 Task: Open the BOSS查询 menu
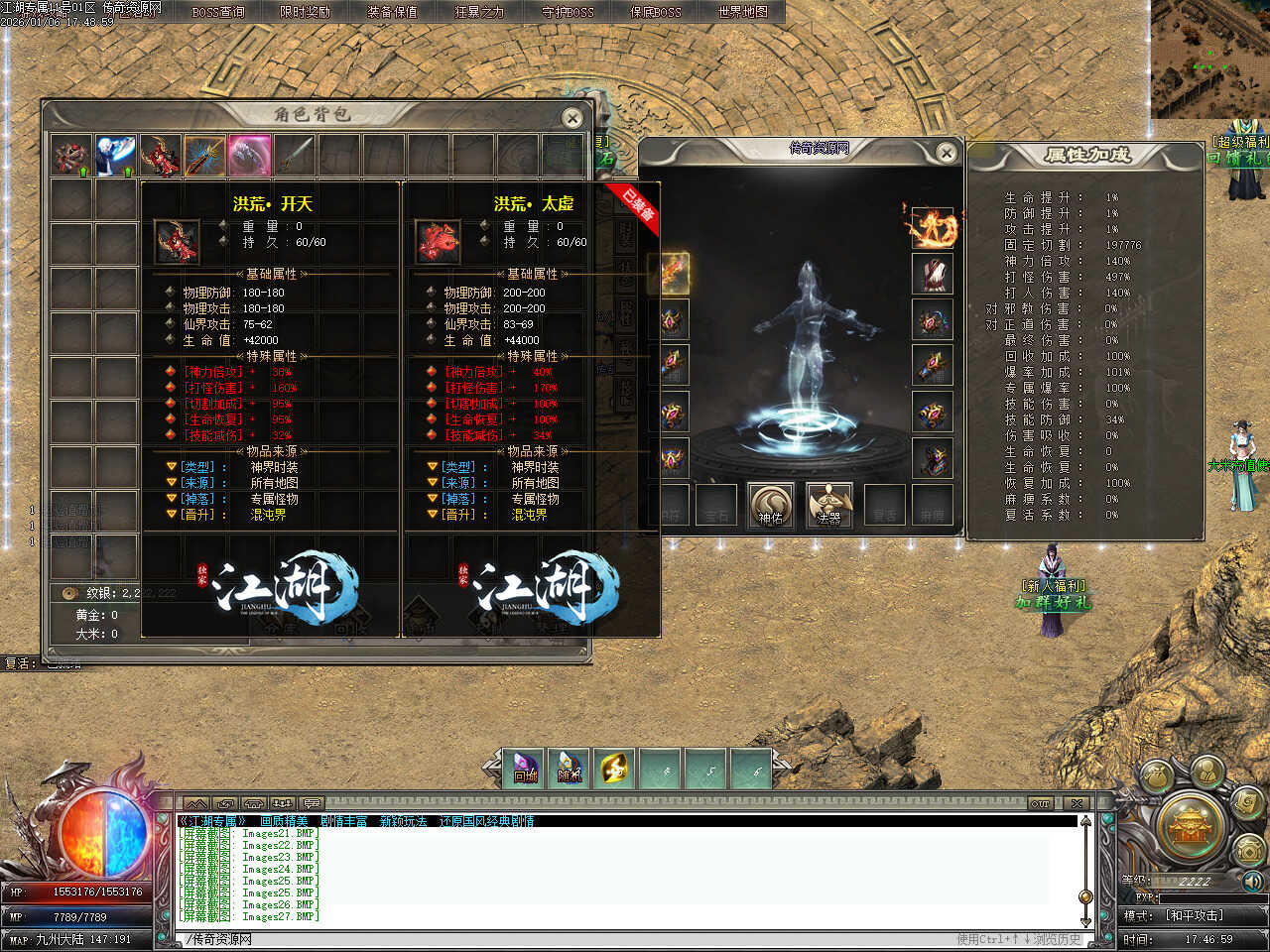click(218, 12)
